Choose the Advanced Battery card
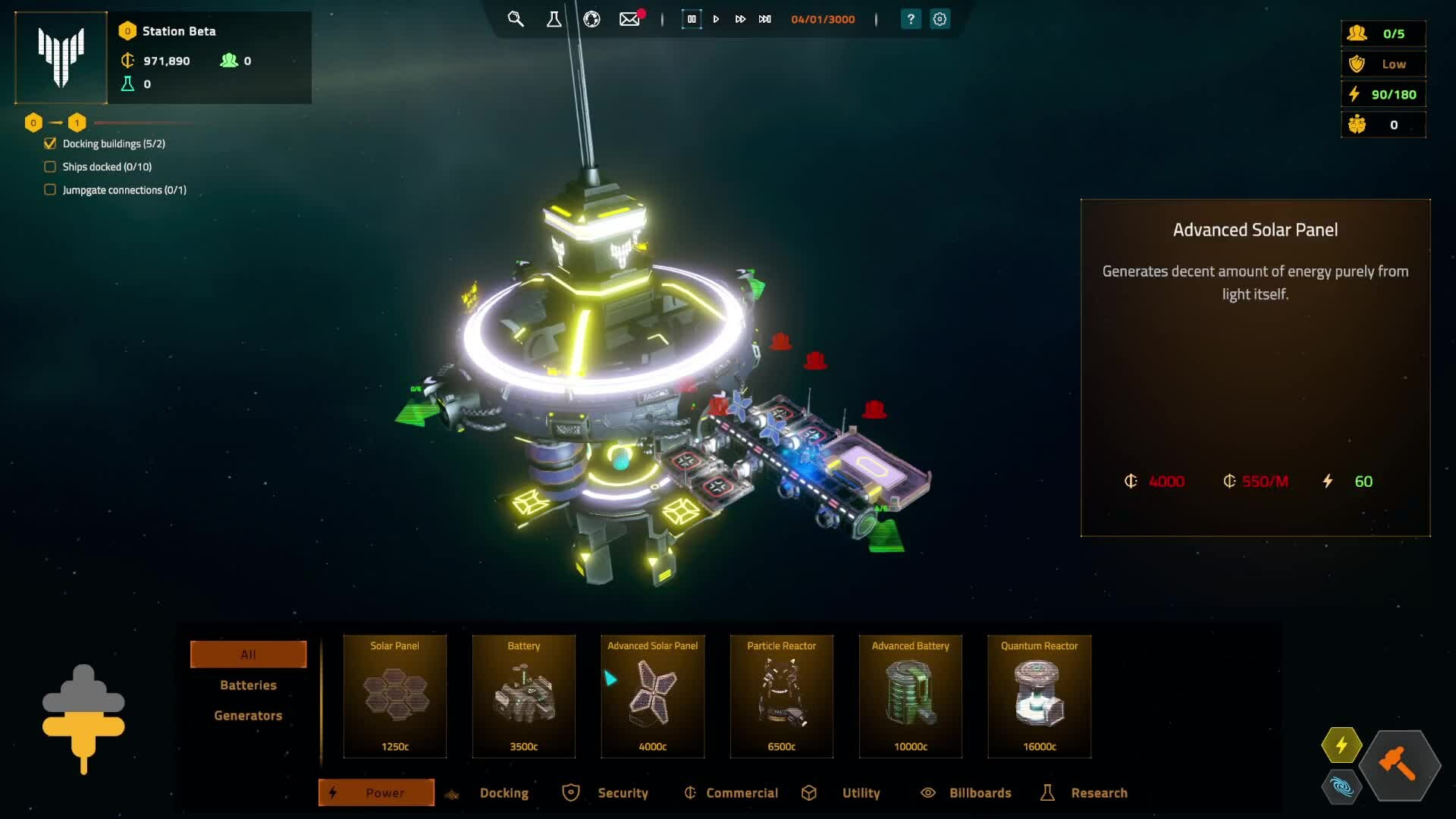Screen dimensions: 1456x819 pos(911,696)
